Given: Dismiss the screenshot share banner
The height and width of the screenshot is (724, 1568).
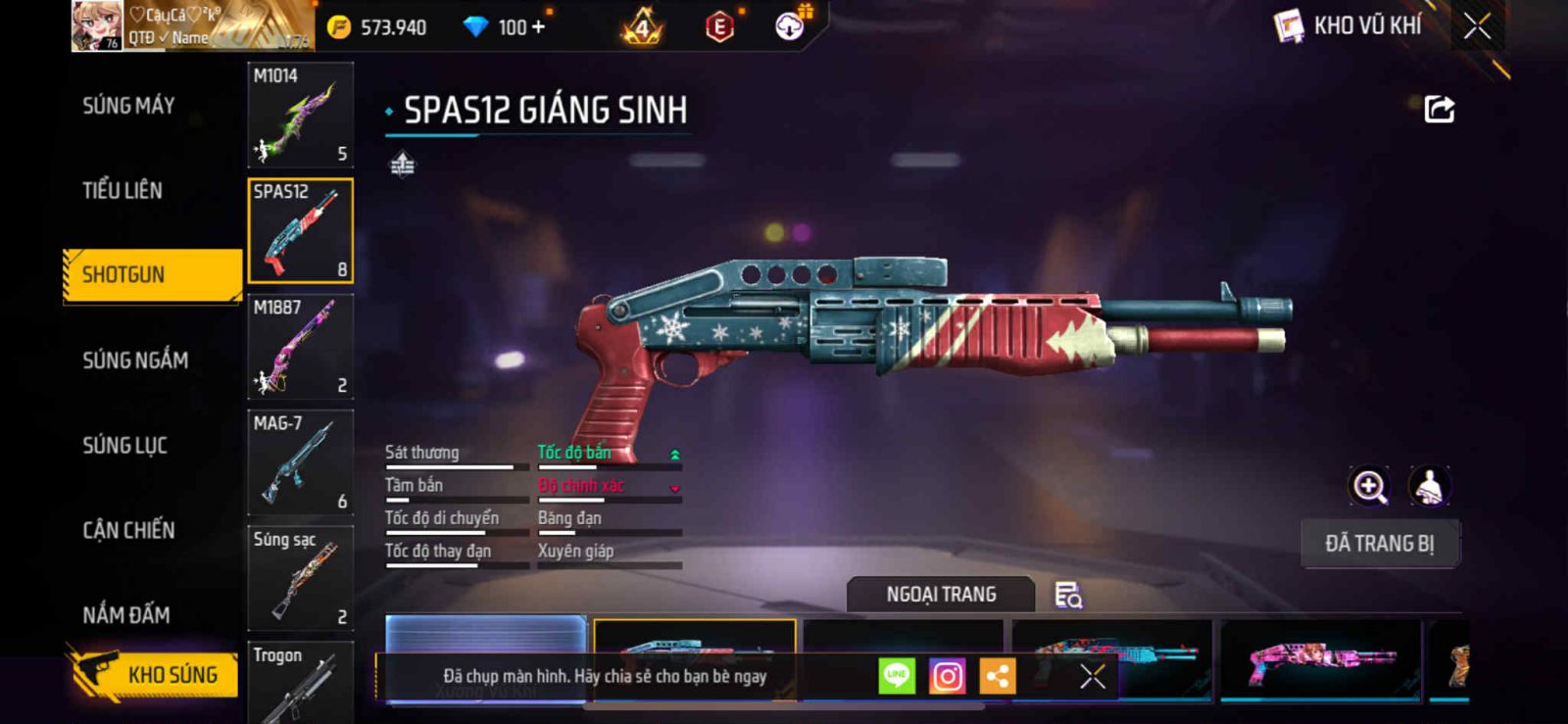Looking at the screenshot, I should tap(1092, 676).
